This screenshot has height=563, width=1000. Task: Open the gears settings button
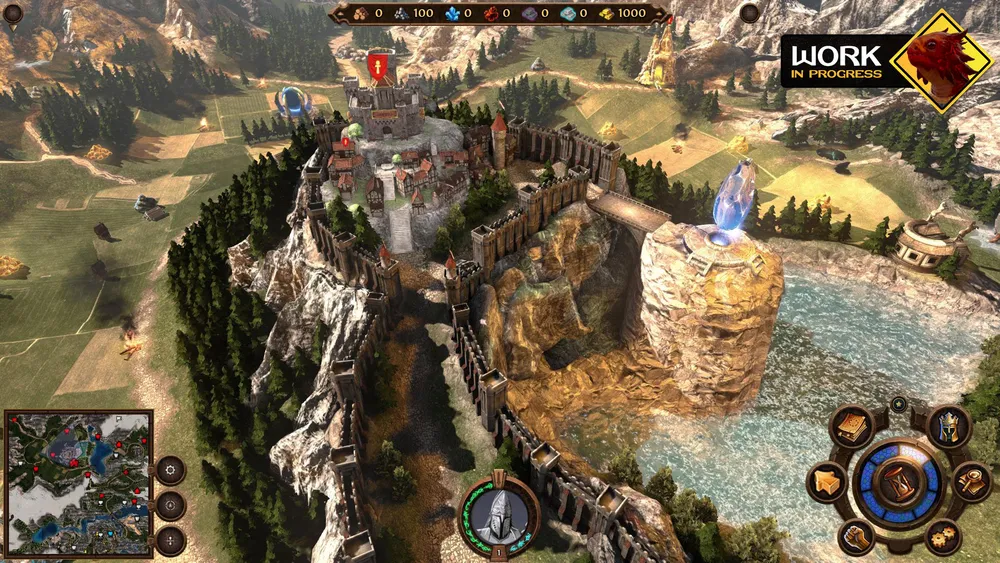[943, 537]
